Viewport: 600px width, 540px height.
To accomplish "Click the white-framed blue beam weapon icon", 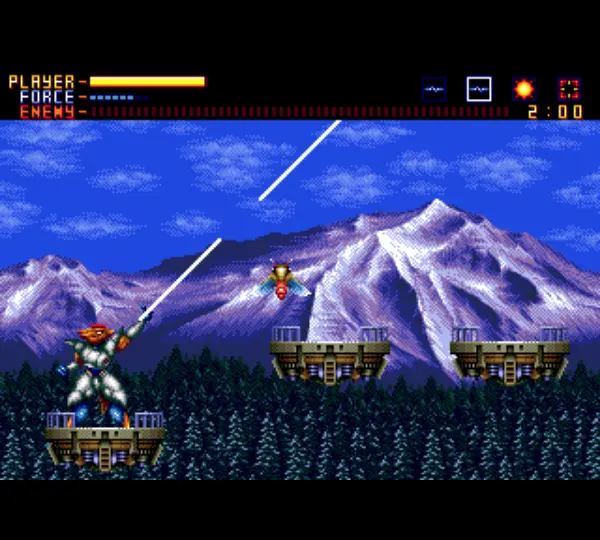I will [479, 89].
